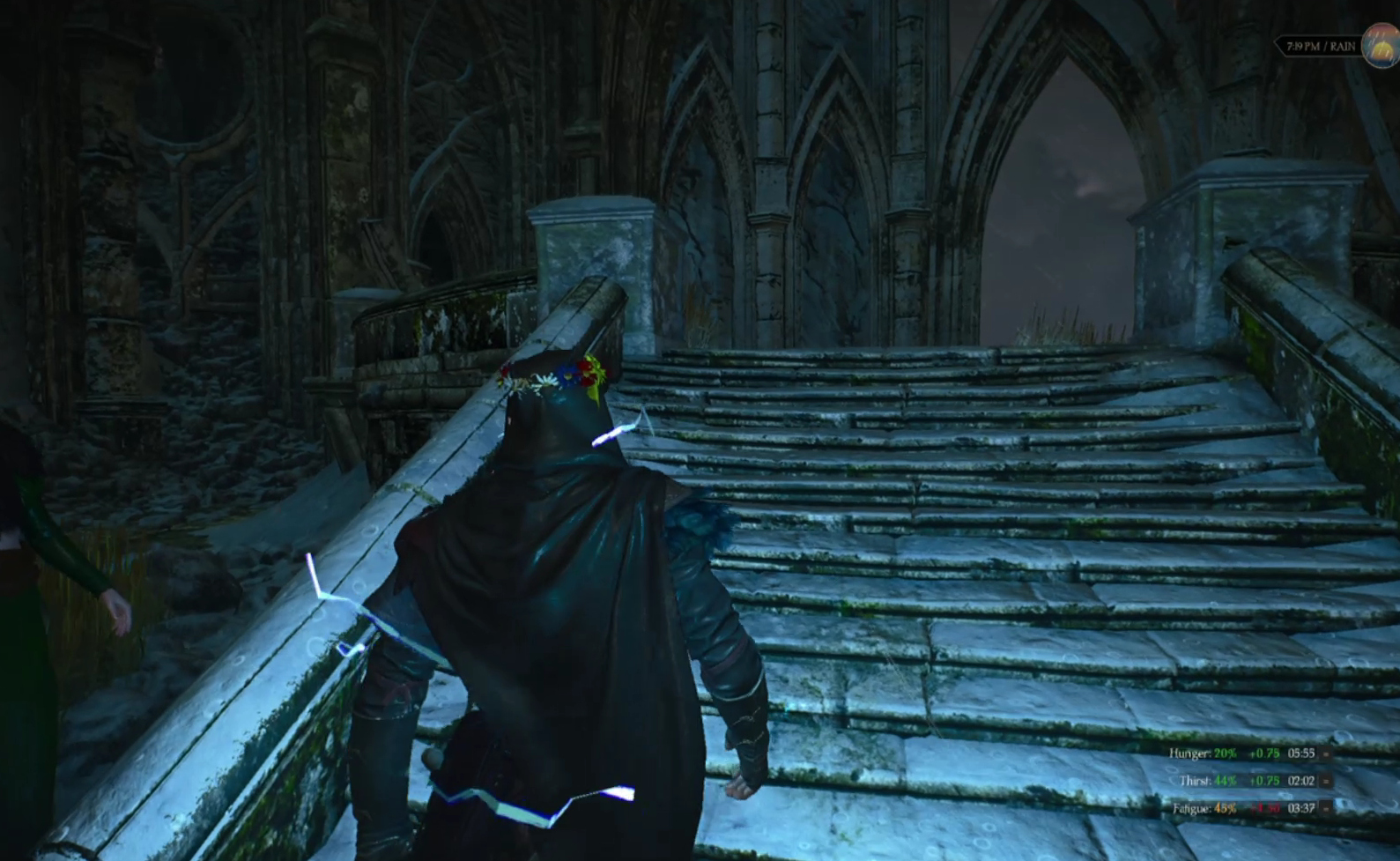The height and width of the screenshot is (861, 1400).
Task: Click the small box beside the Fatigue timer
Action: point(1326,808)
